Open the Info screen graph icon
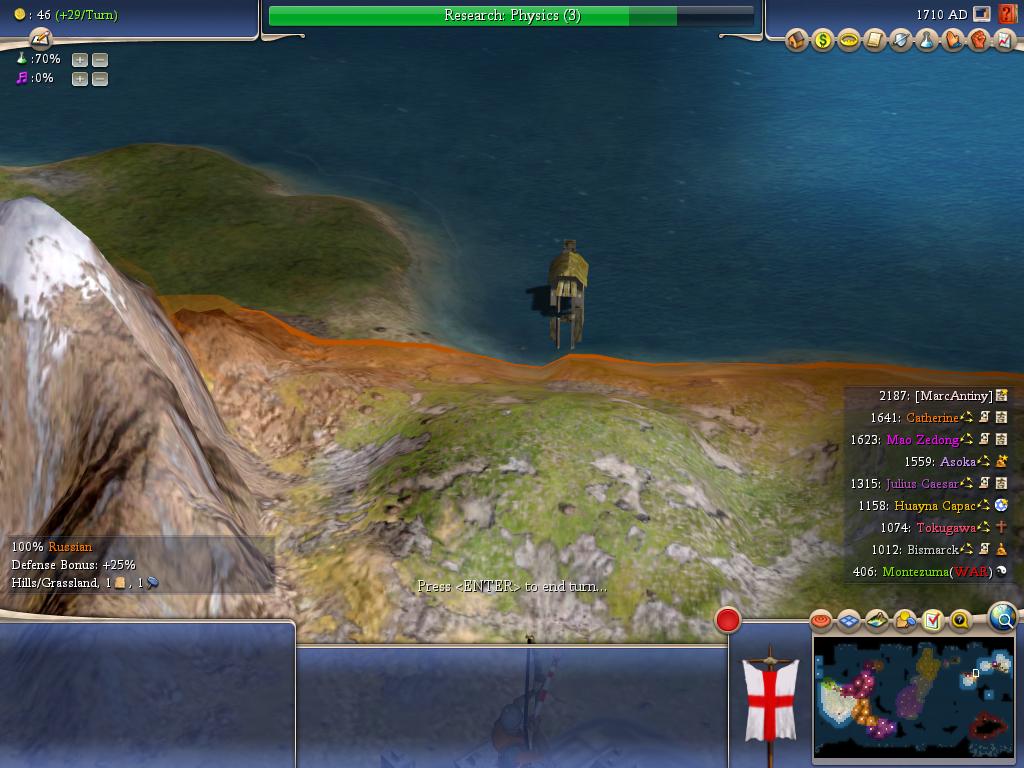Viewport: 1024px width, 768px height. [x=1004, y=41]
